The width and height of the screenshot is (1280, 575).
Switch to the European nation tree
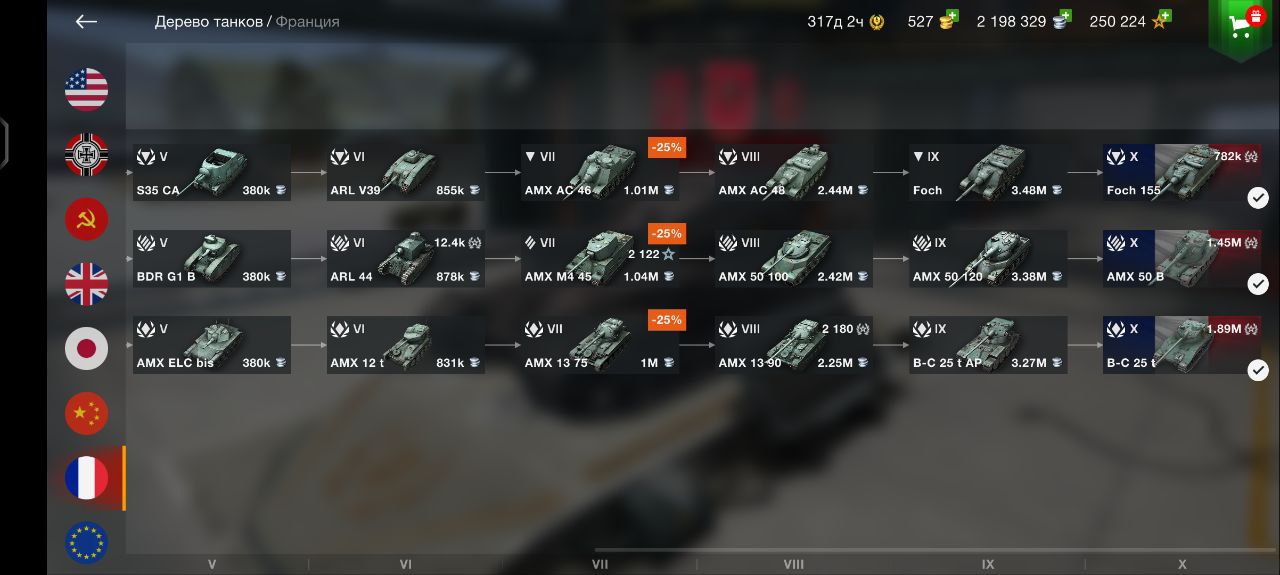[87, 542]
